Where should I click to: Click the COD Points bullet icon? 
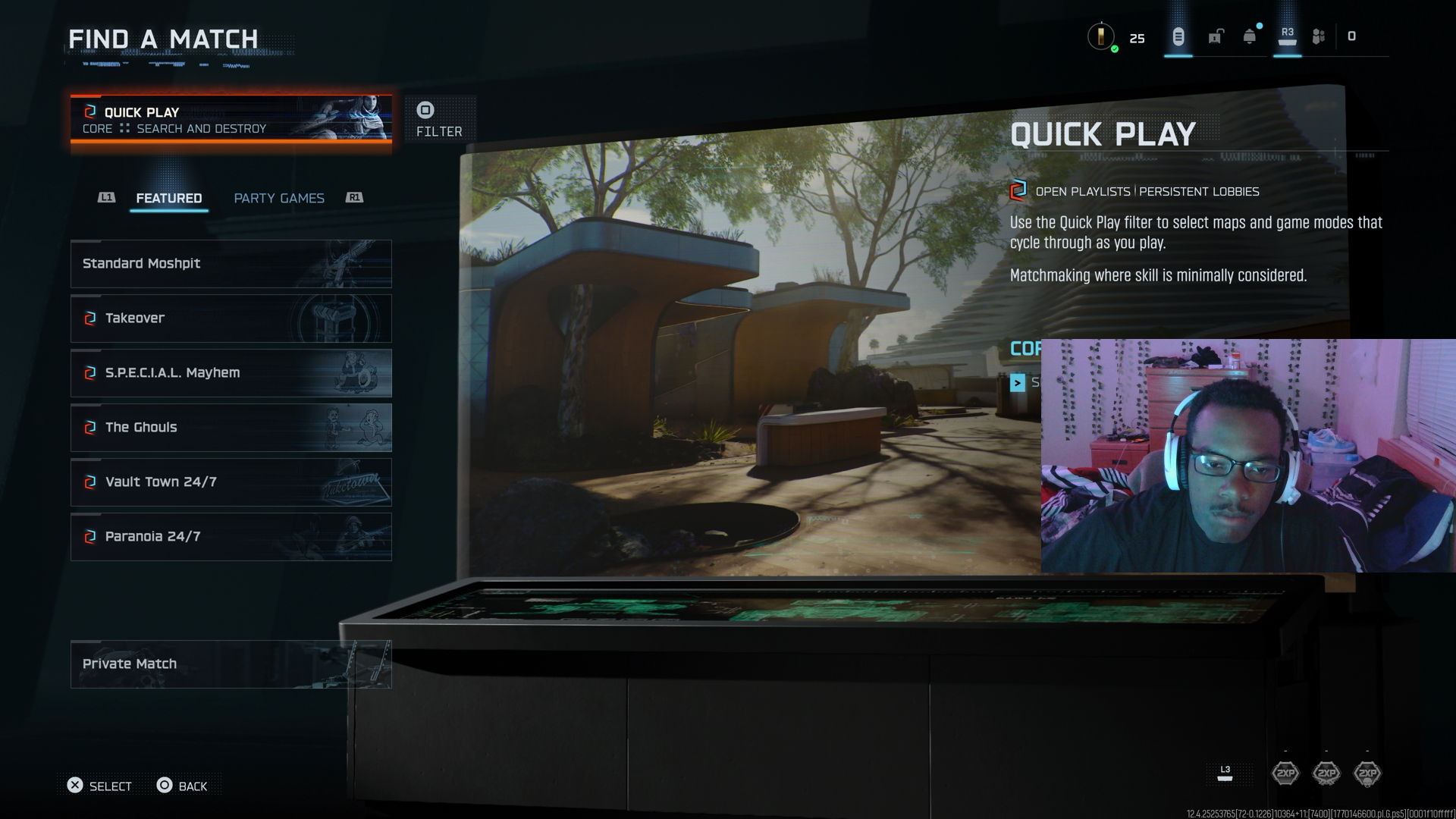click(1102, 36)
